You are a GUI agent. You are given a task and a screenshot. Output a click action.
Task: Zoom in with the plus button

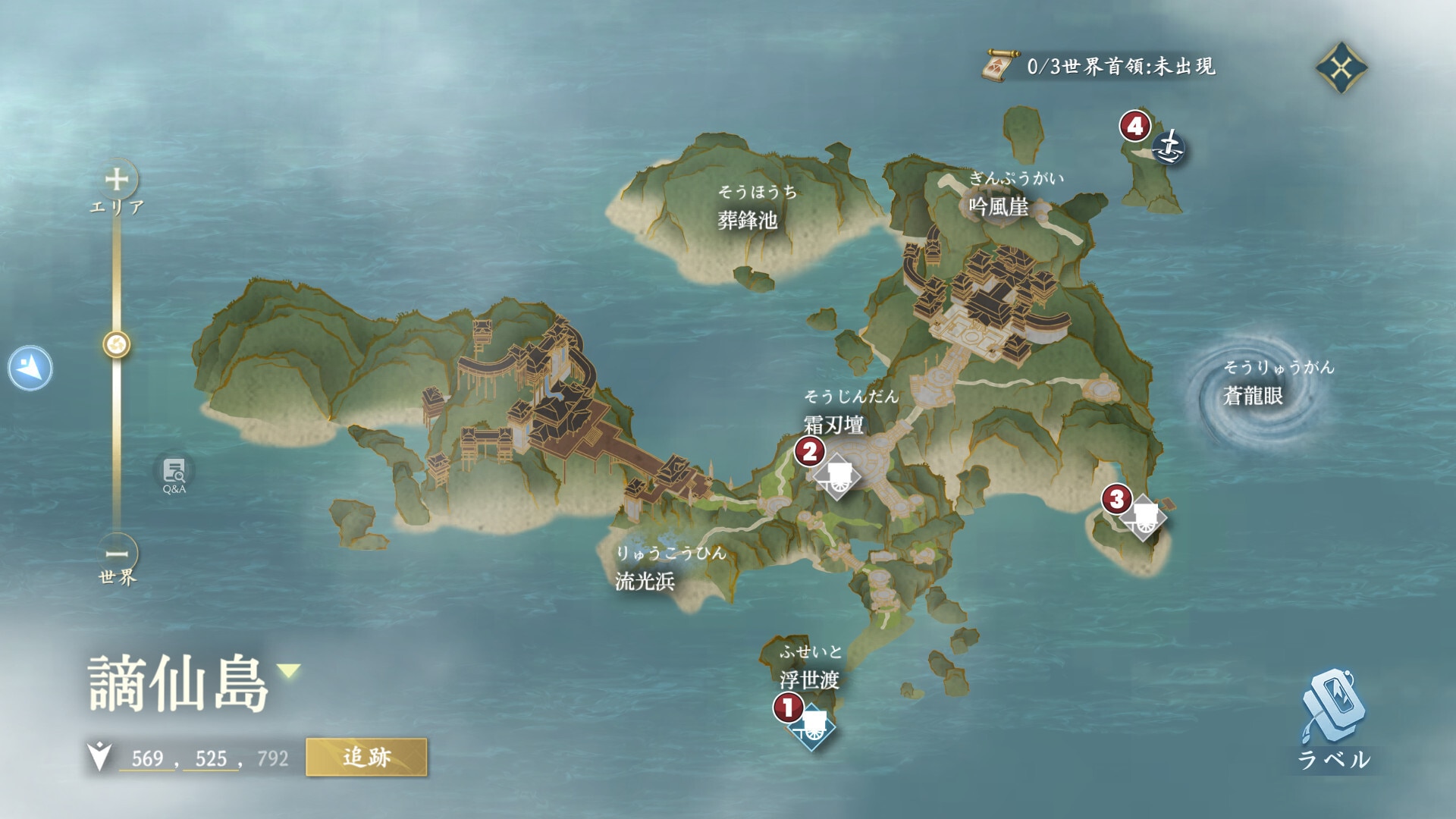pos(116,180)
